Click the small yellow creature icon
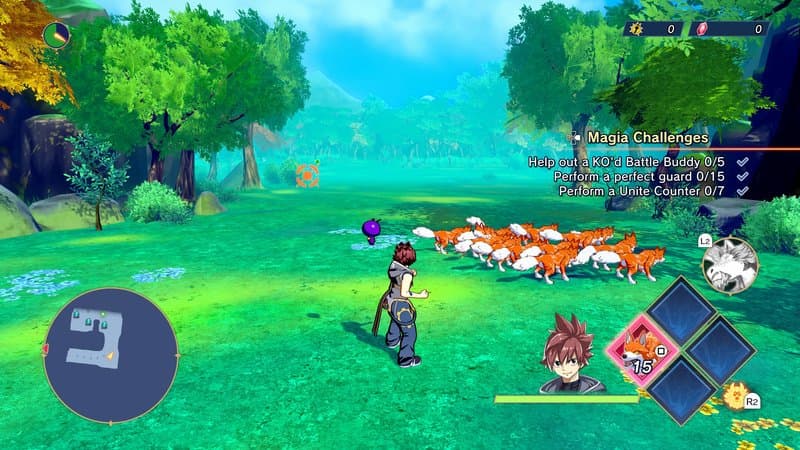 737,394
